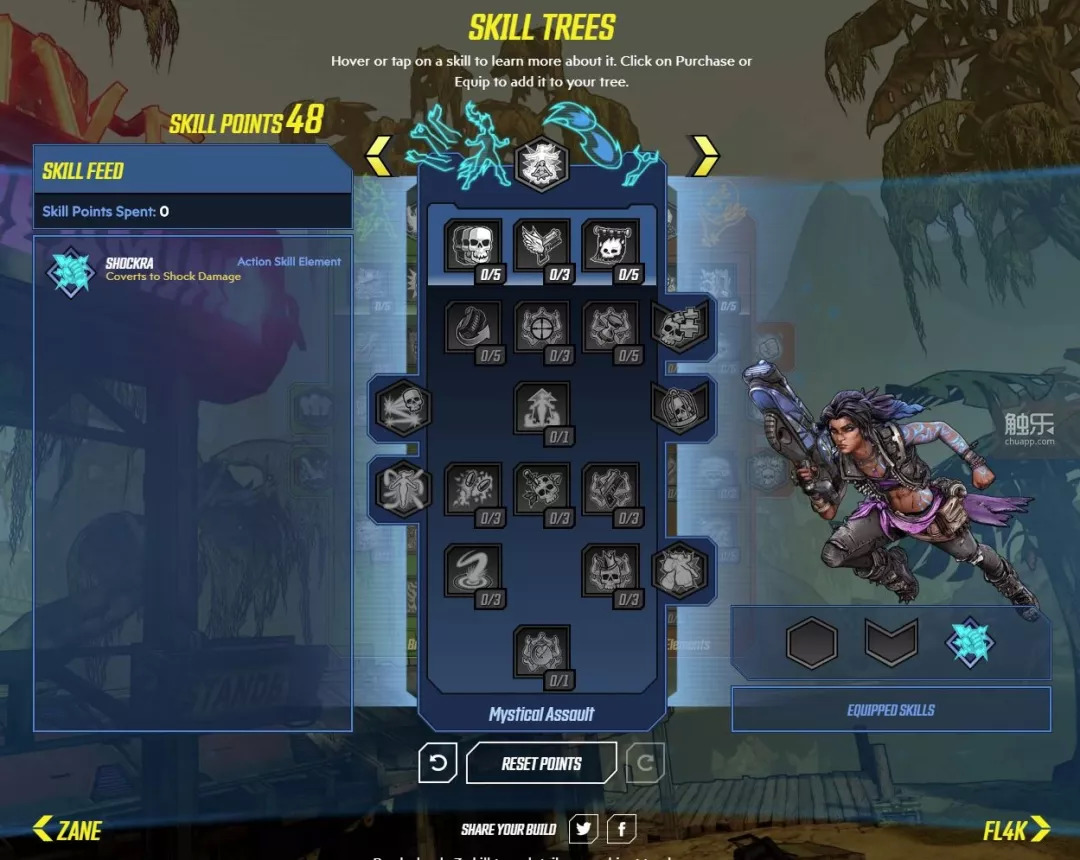Switch to the next skill tree arrow
Viewport: 1080px width, 860px height.
[x=704, y=156]
